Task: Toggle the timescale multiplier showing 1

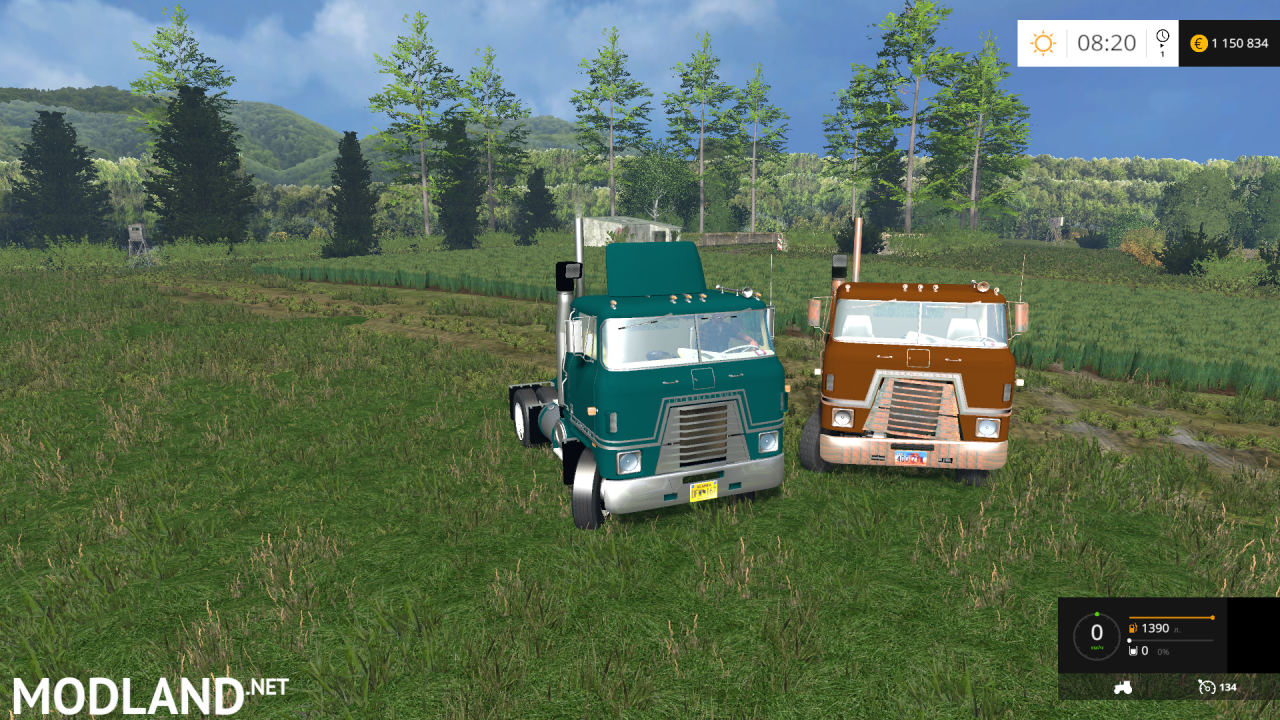Action: (1163, 54)
